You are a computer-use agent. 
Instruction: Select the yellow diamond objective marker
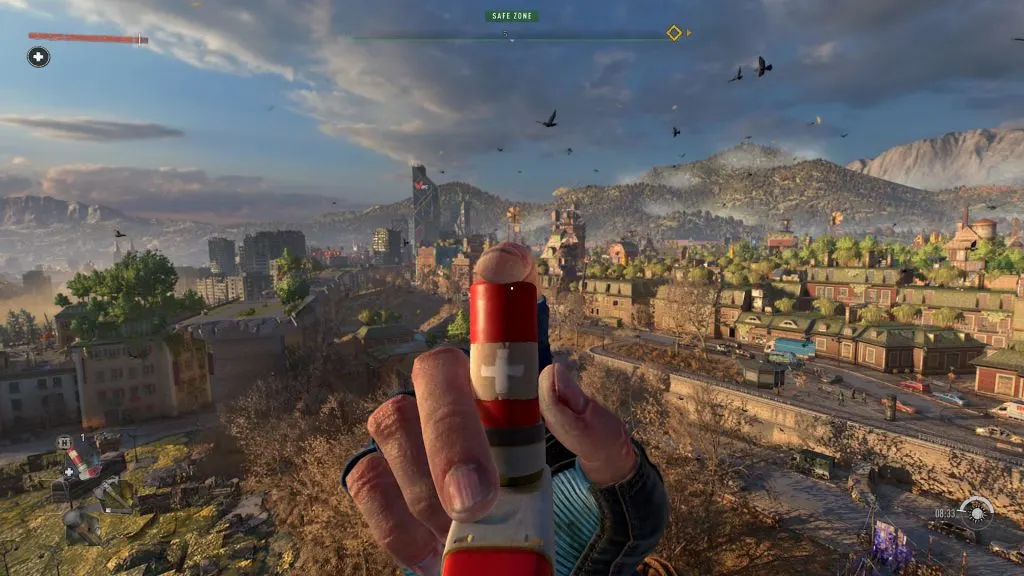coord(674,33)
